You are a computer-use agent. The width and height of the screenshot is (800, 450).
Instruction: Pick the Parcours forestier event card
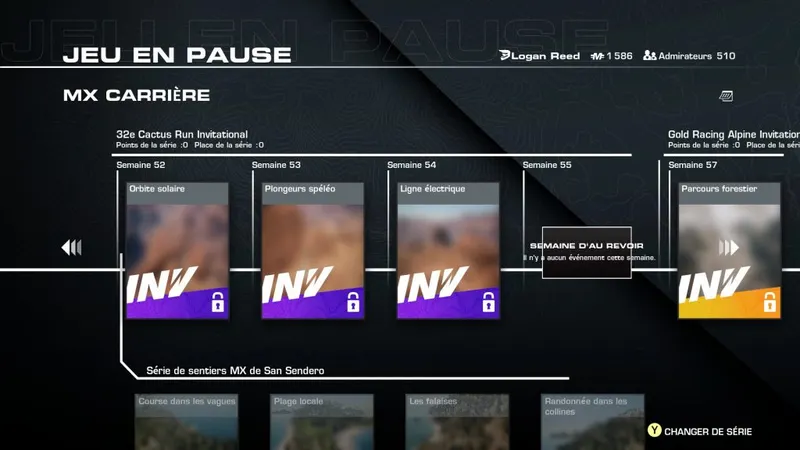point(729,250)
